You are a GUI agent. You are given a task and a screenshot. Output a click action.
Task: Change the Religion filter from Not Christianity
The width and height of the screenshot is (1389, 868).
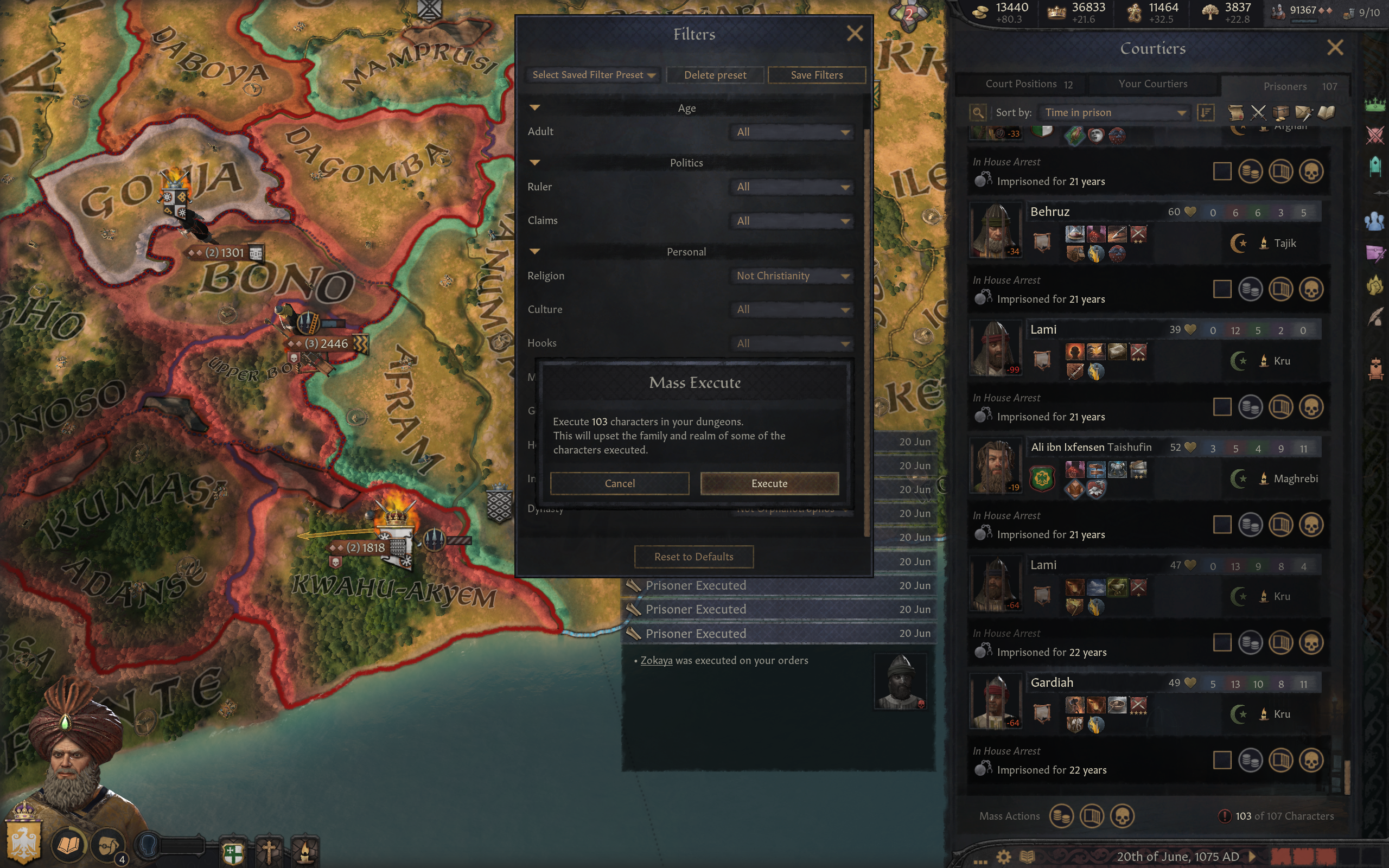pyautogui.click(x=792, y=276)
